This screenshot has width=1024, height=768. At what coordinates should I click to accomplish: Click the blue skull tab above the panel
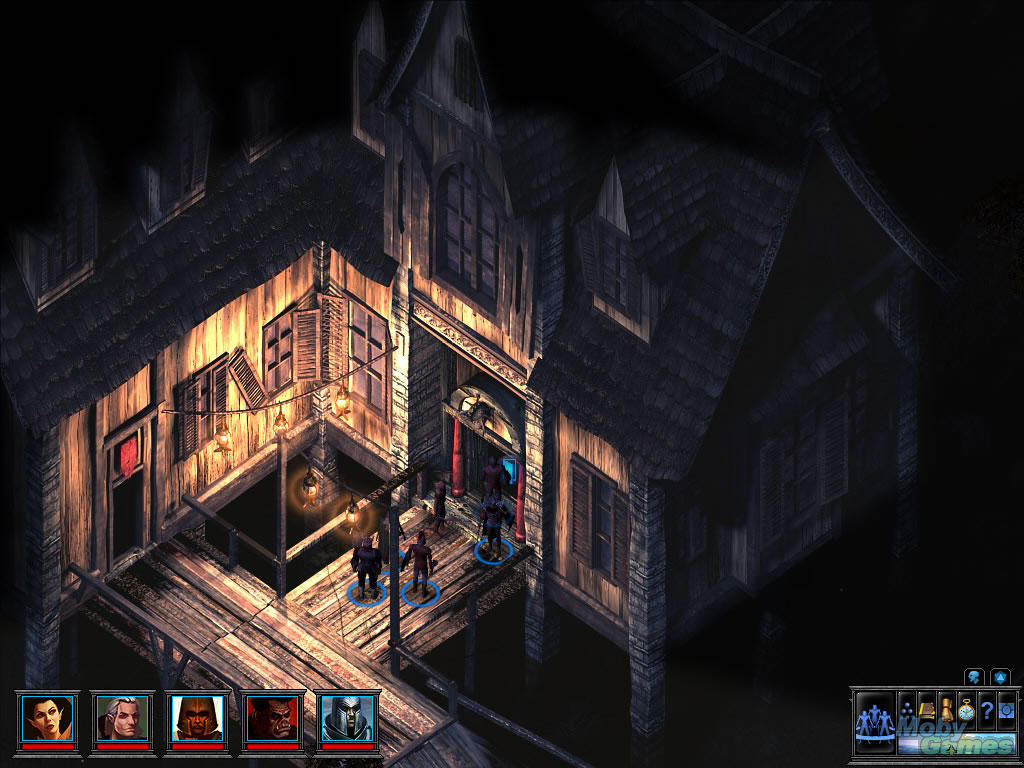tap(975, 676)
